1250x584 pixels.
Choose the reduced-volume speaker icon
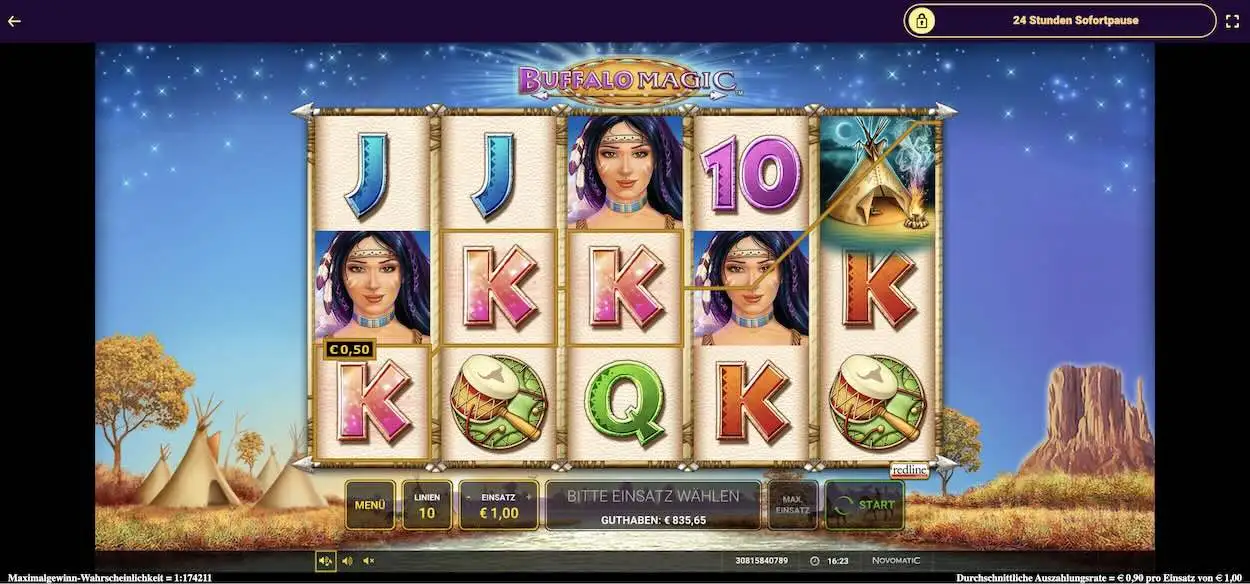click(347, 561)
